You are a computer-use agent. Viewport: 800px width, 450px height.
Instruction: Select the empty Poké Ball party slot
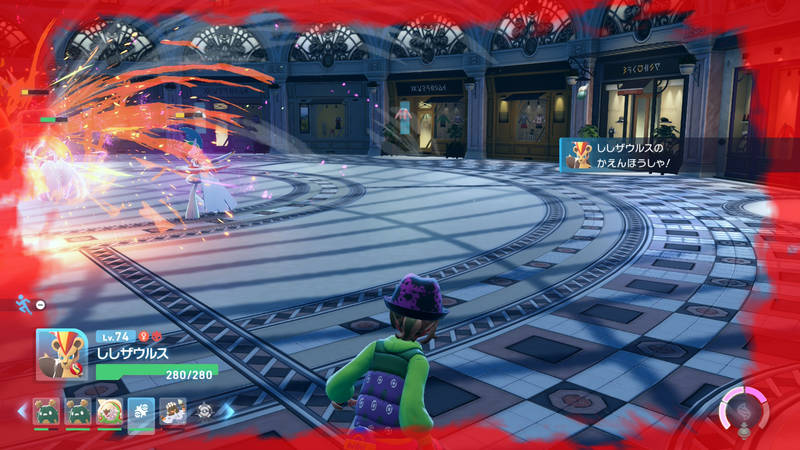point(205,412)
